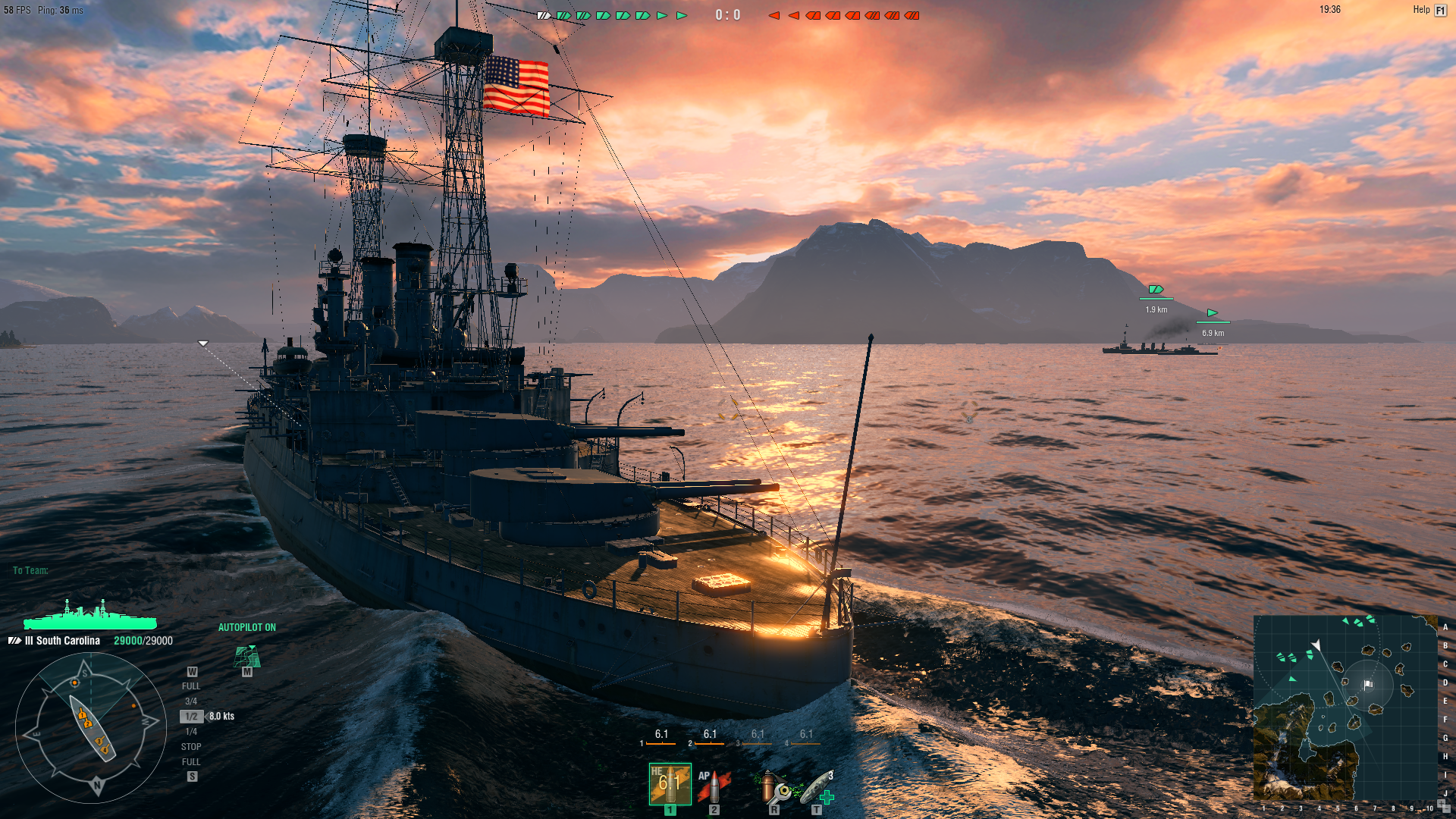Select 1/2 speed on the engine telegraph
The image size is (1456, 819).
(191, 717)
